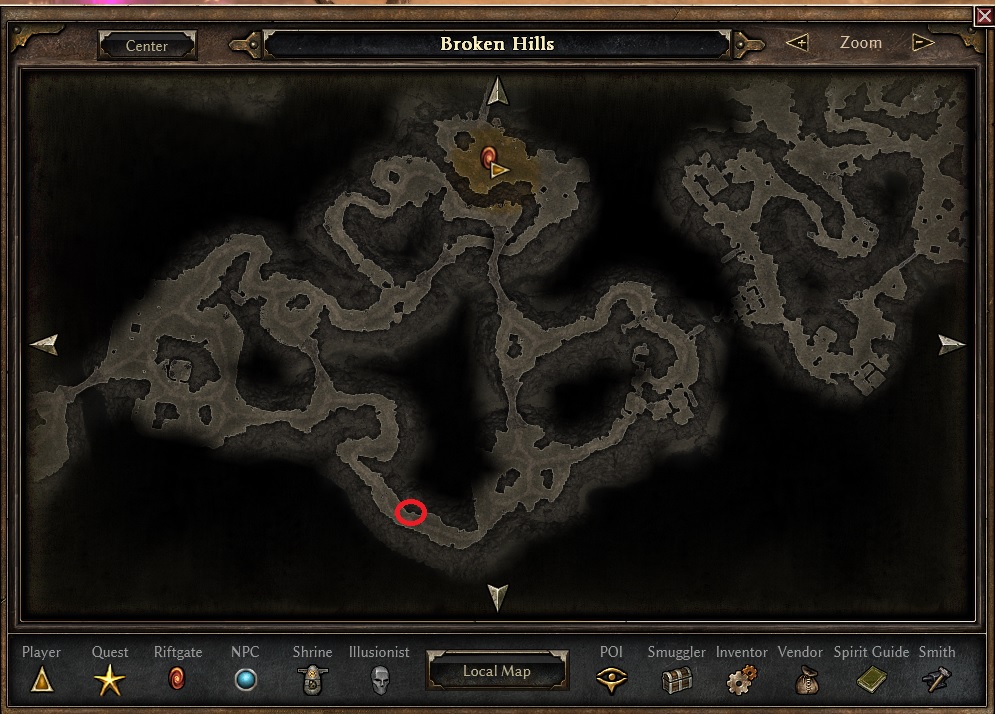Select the Spirit Guide book legend icon

(x=871, y=681)
